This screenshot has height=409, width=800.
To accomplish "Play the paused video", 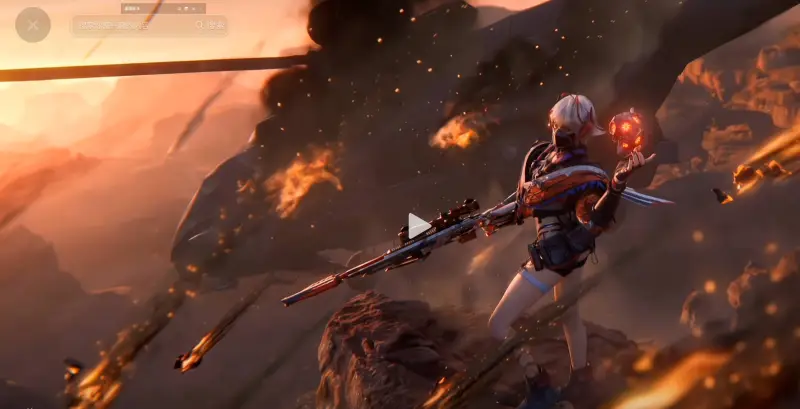I will (x=418, y=225).
